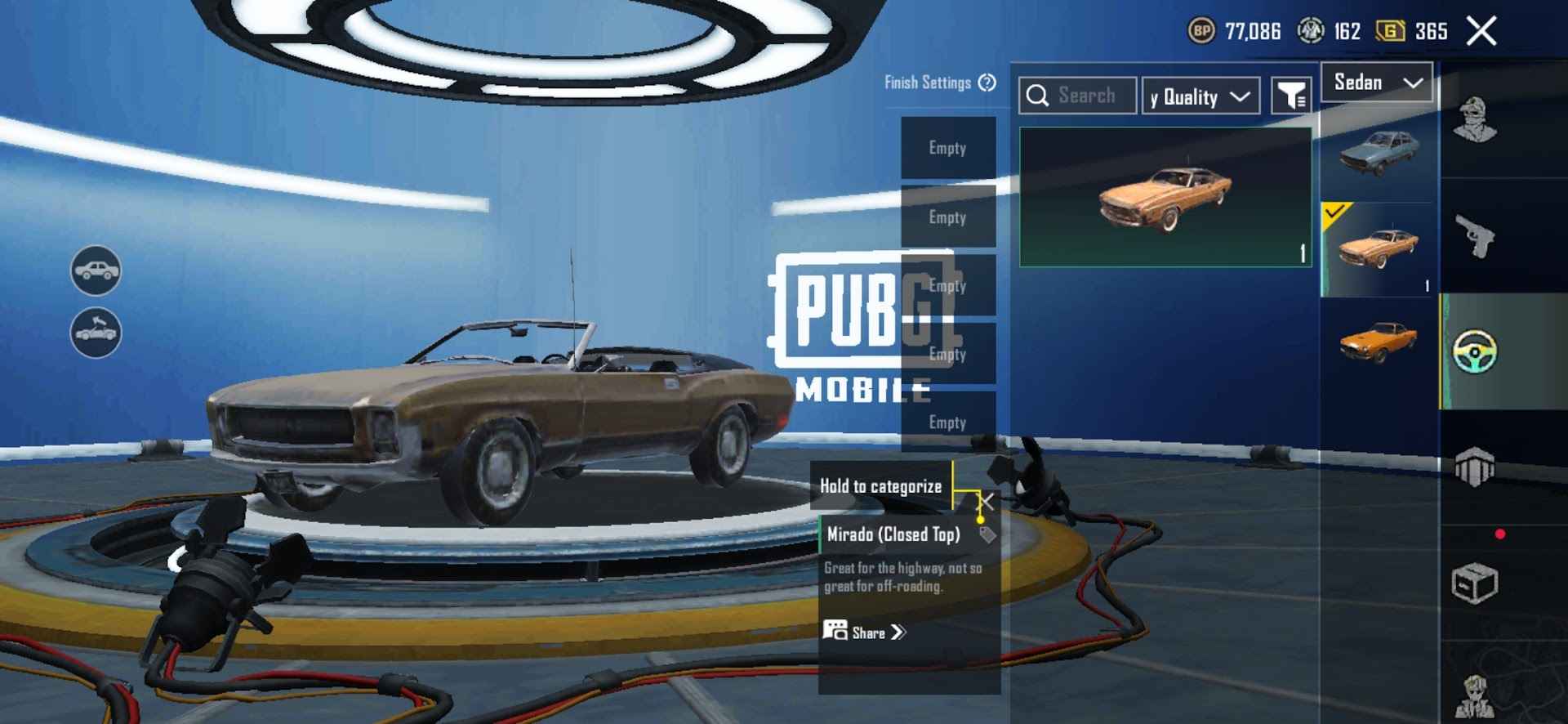Expand the Quality sort dropdown

pyautogui.click(x=1200, y=96)
